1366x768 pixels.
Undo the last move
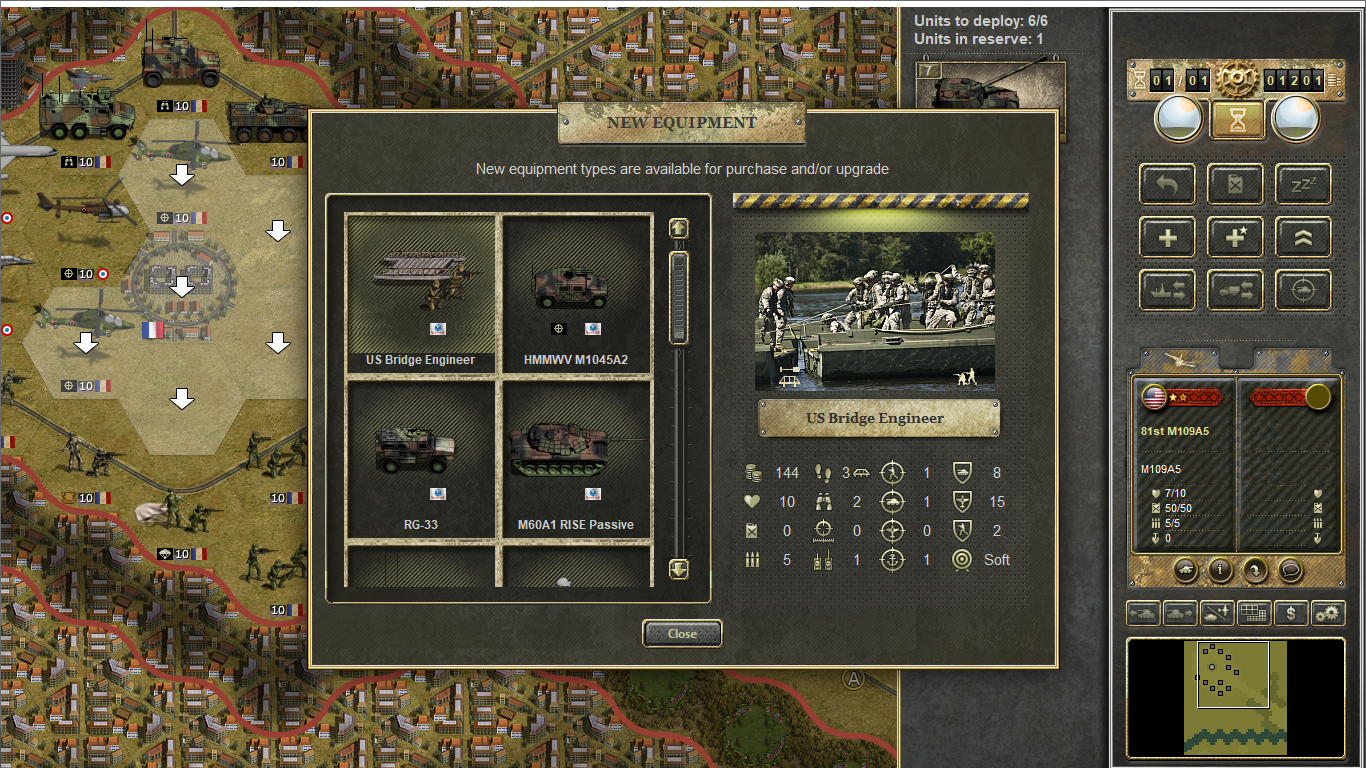pos(1167,184)
